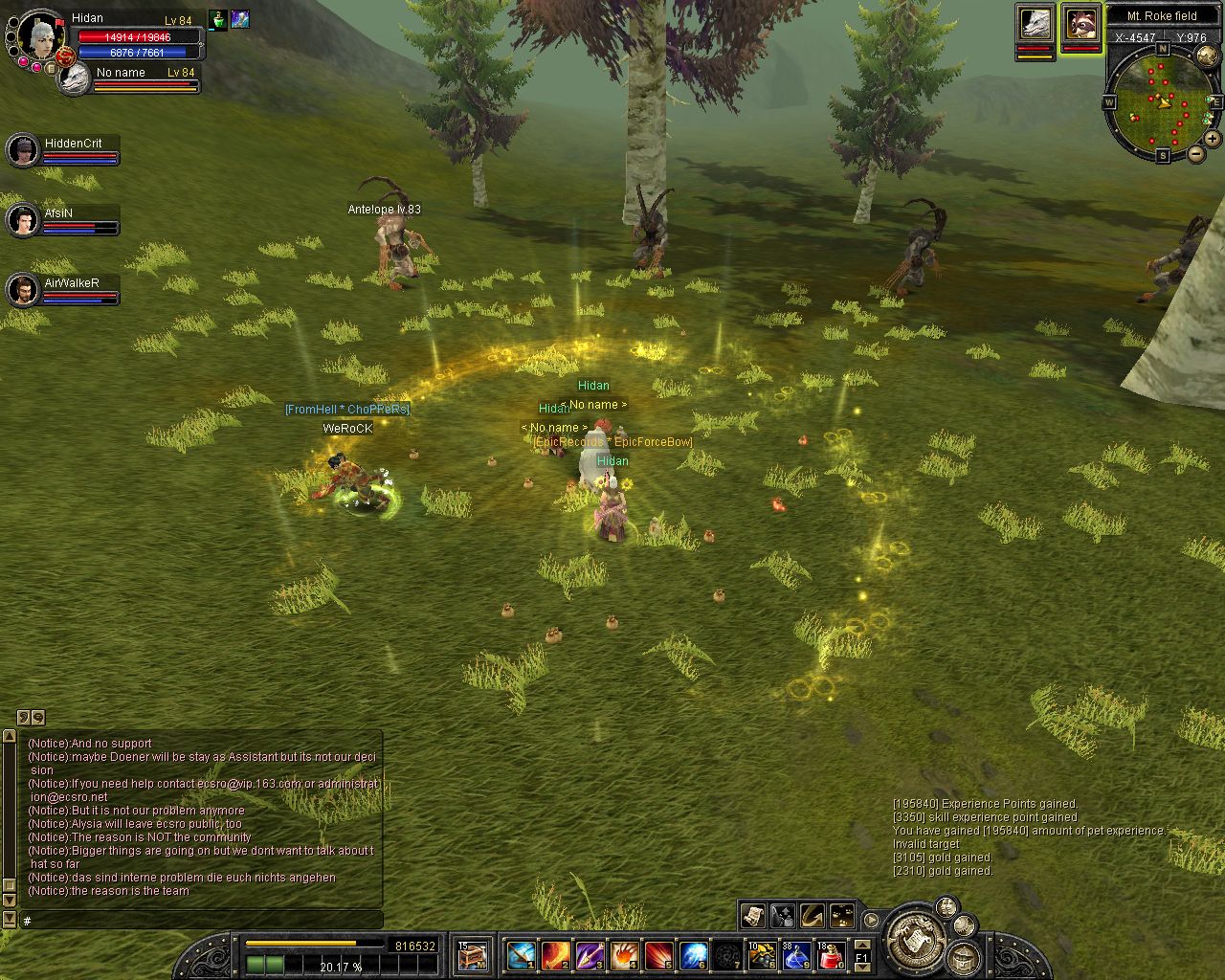Activate the flaming sword skill in slot 2
The width and height of the screenshot is (1225, 980).
click(556, 955)
